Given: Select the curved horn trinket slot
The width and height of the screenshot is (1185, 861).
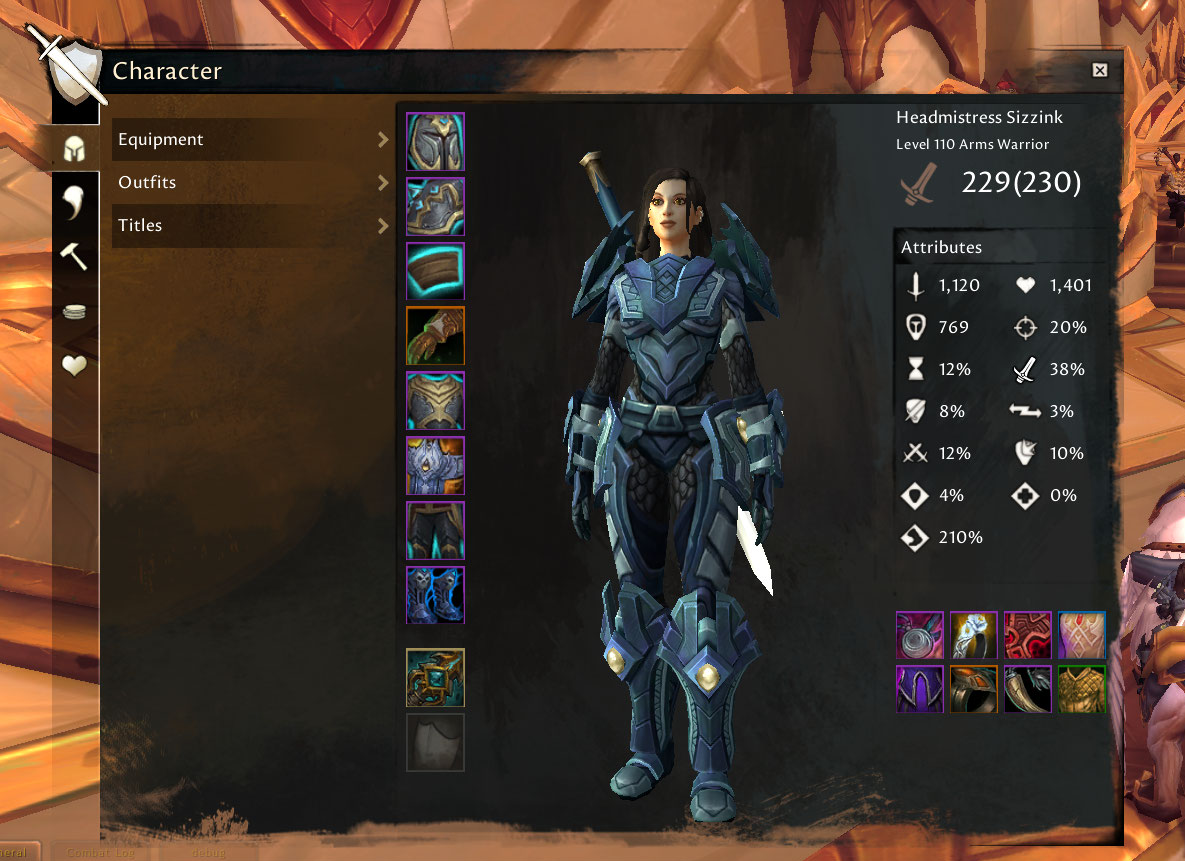Looking at the screenshot, I should 1028,689.
